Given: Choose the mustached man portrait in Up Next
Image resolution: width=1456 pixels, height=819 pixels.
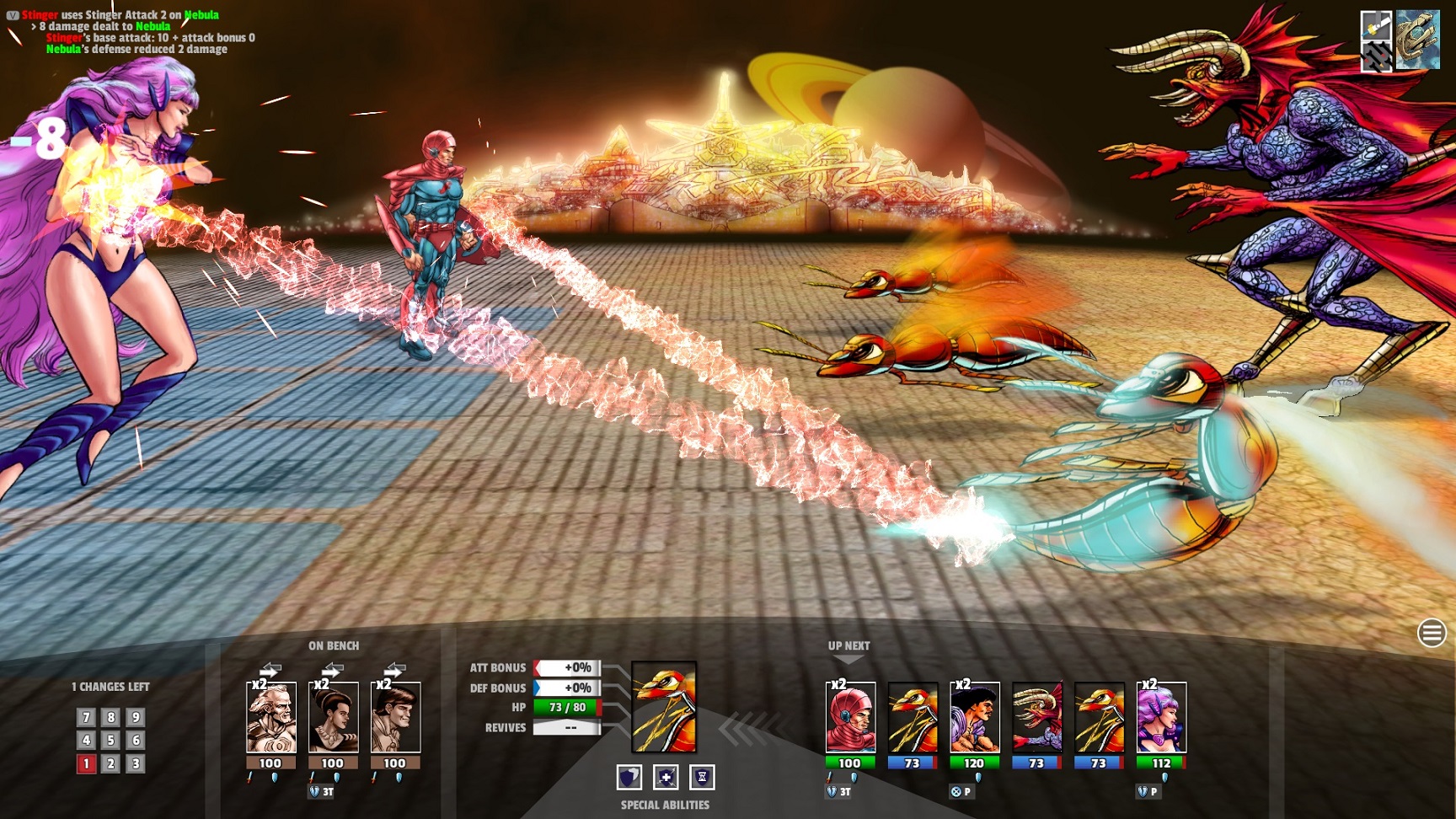Looking at the screenshot, I should click(975, 718).
